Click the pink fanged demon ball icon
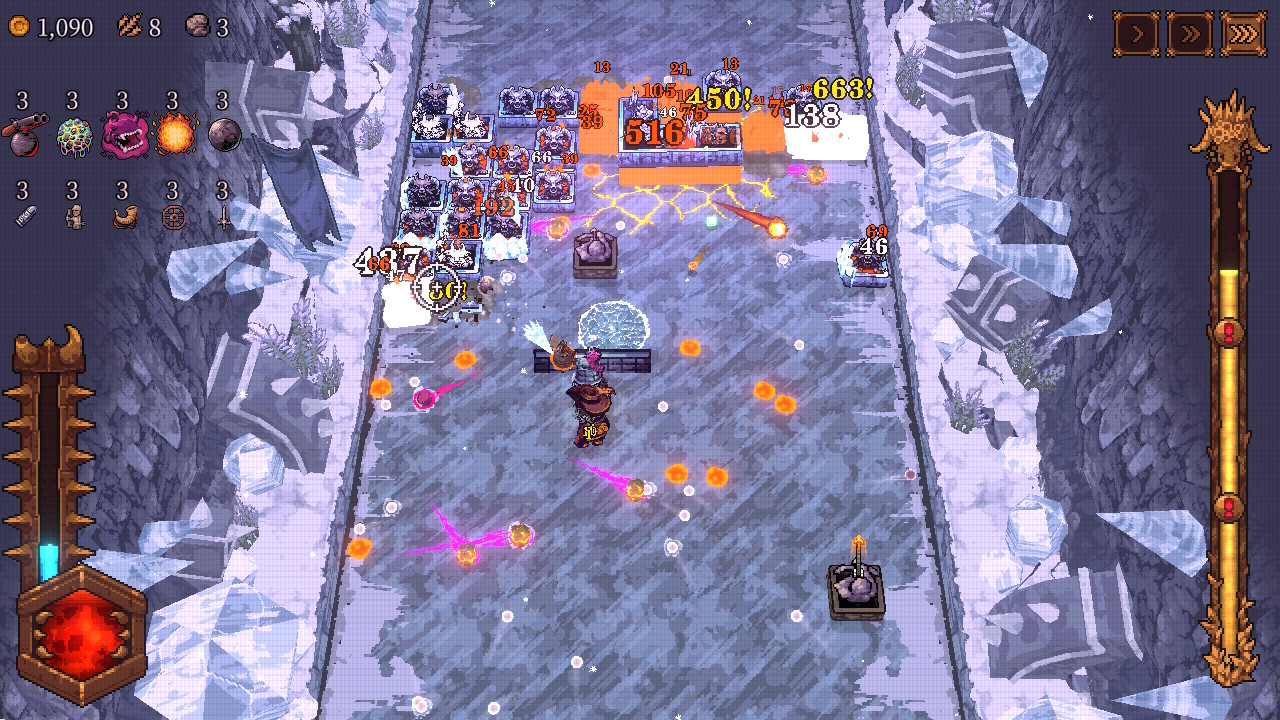The image size is (1280, 720). (124, 134)
